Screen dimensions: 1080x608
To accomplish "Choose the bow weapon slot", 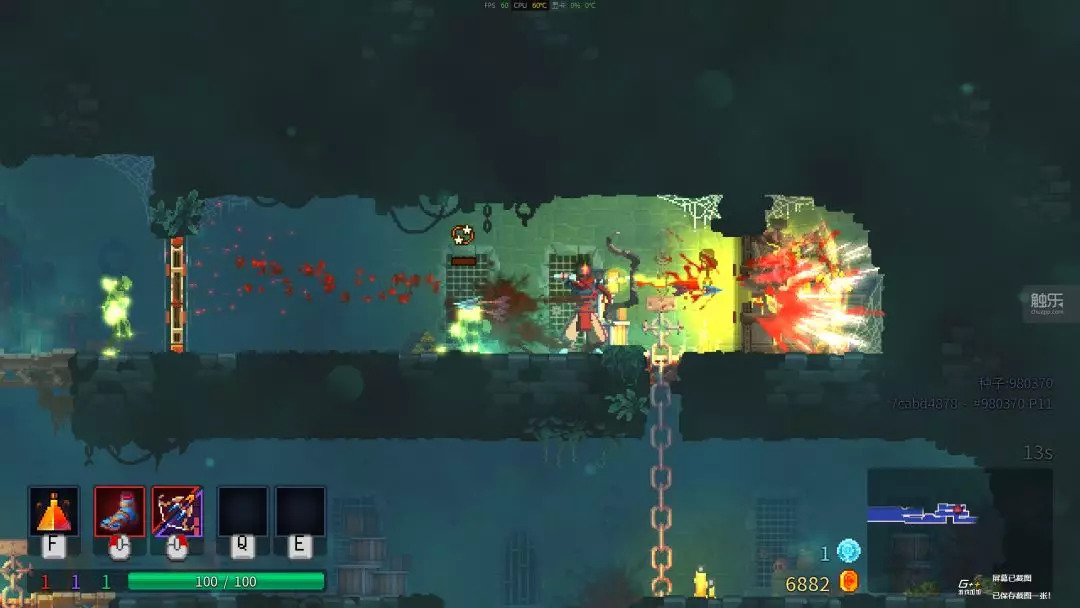I will point(178,511).
